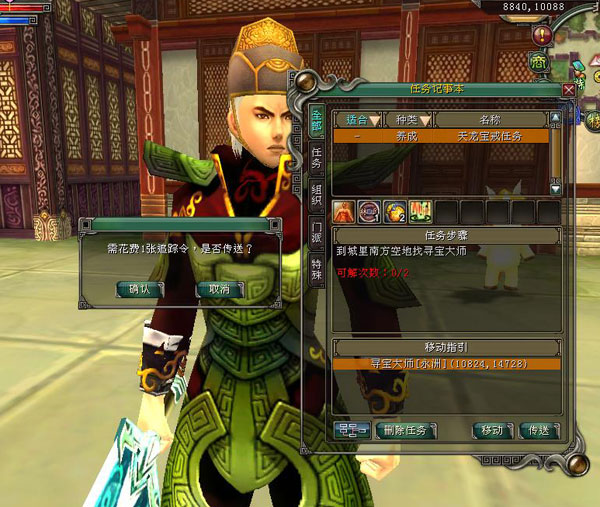
Task: Close the 任务记事本 quest log window
Action: (568, 89)
